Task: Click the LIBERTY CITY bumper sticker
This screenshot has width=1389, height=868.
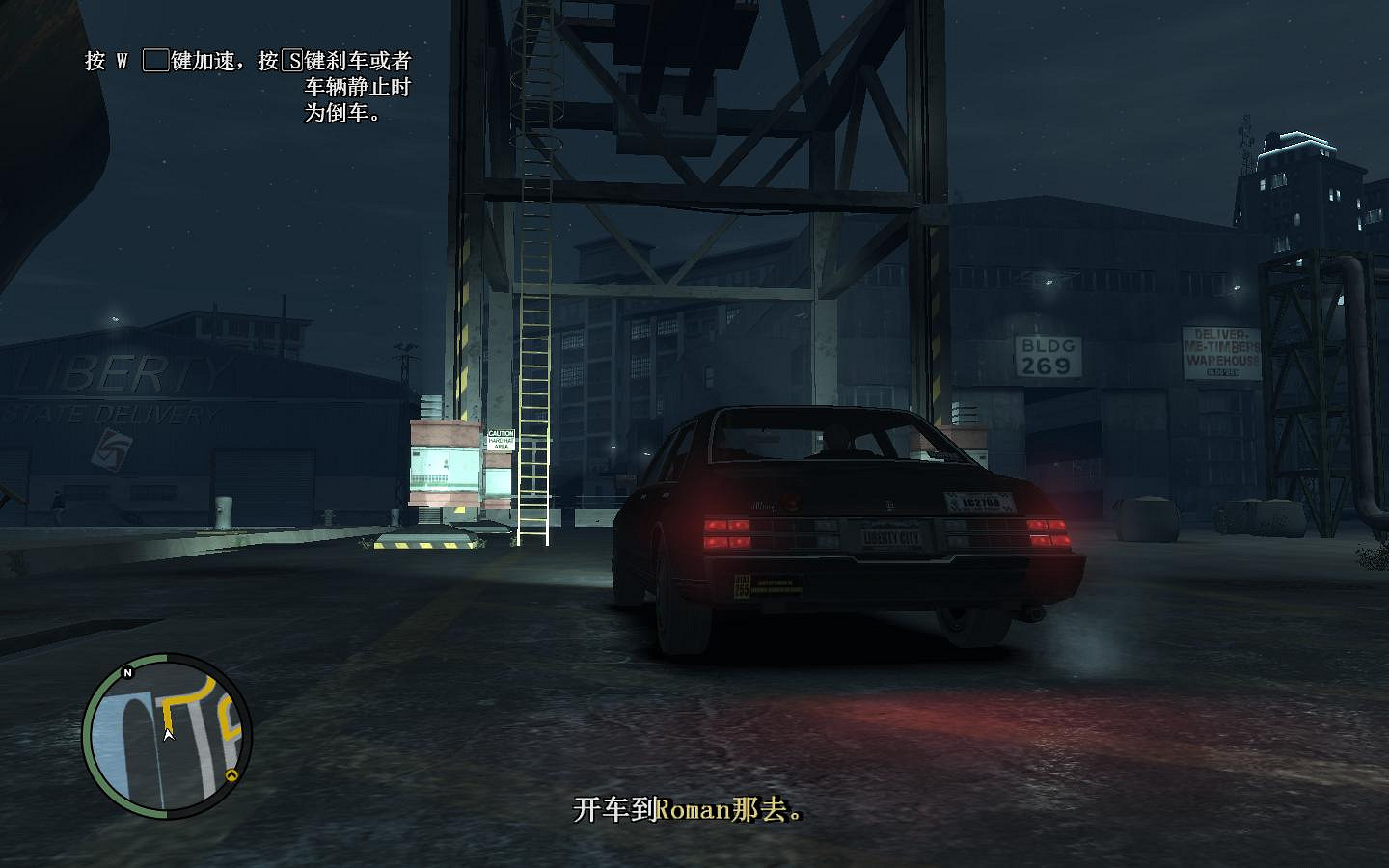Action: [x=892, y=535]
